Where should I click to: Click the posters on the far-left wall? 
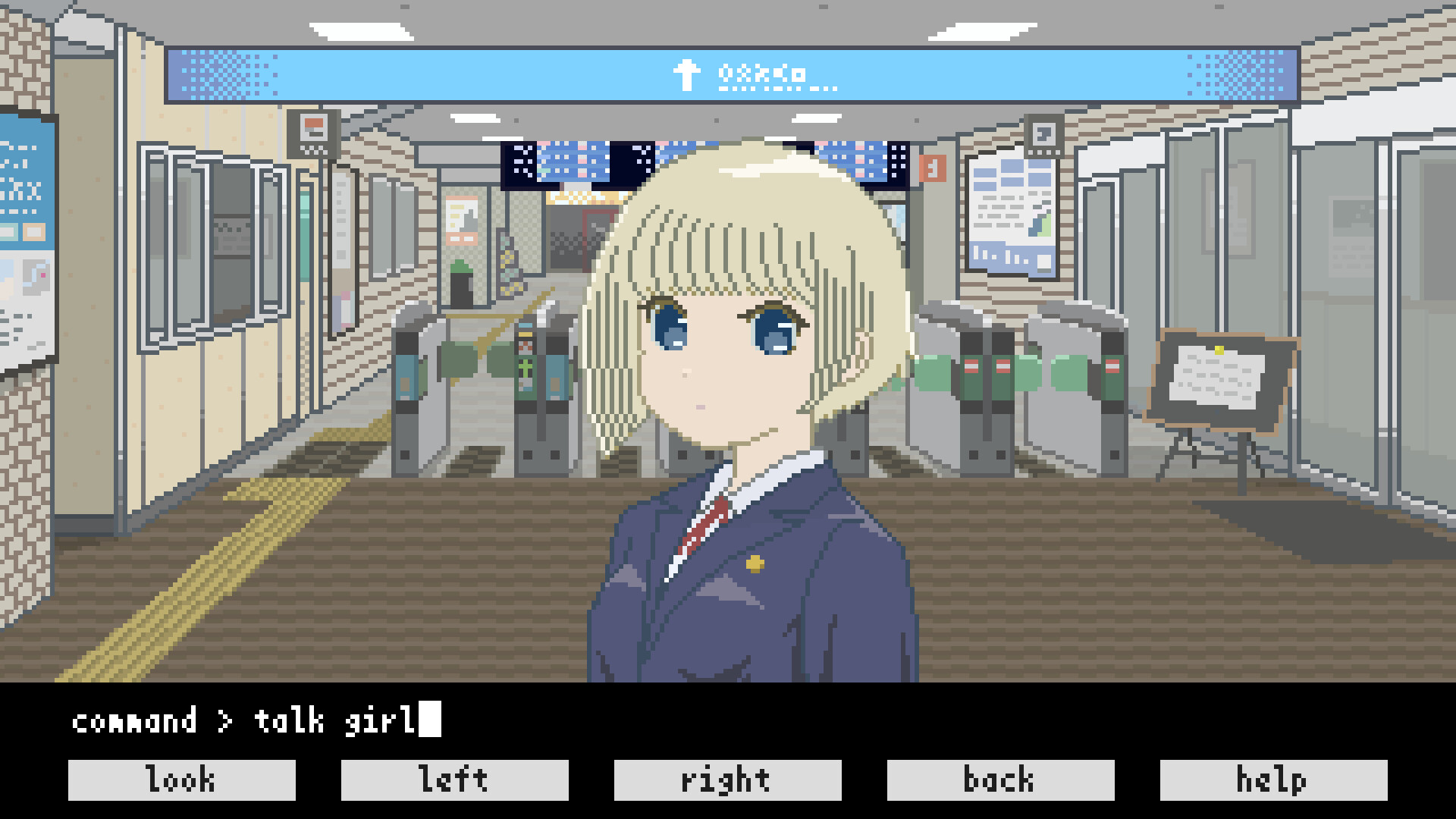pyautogui.click(x=23, y=227)
